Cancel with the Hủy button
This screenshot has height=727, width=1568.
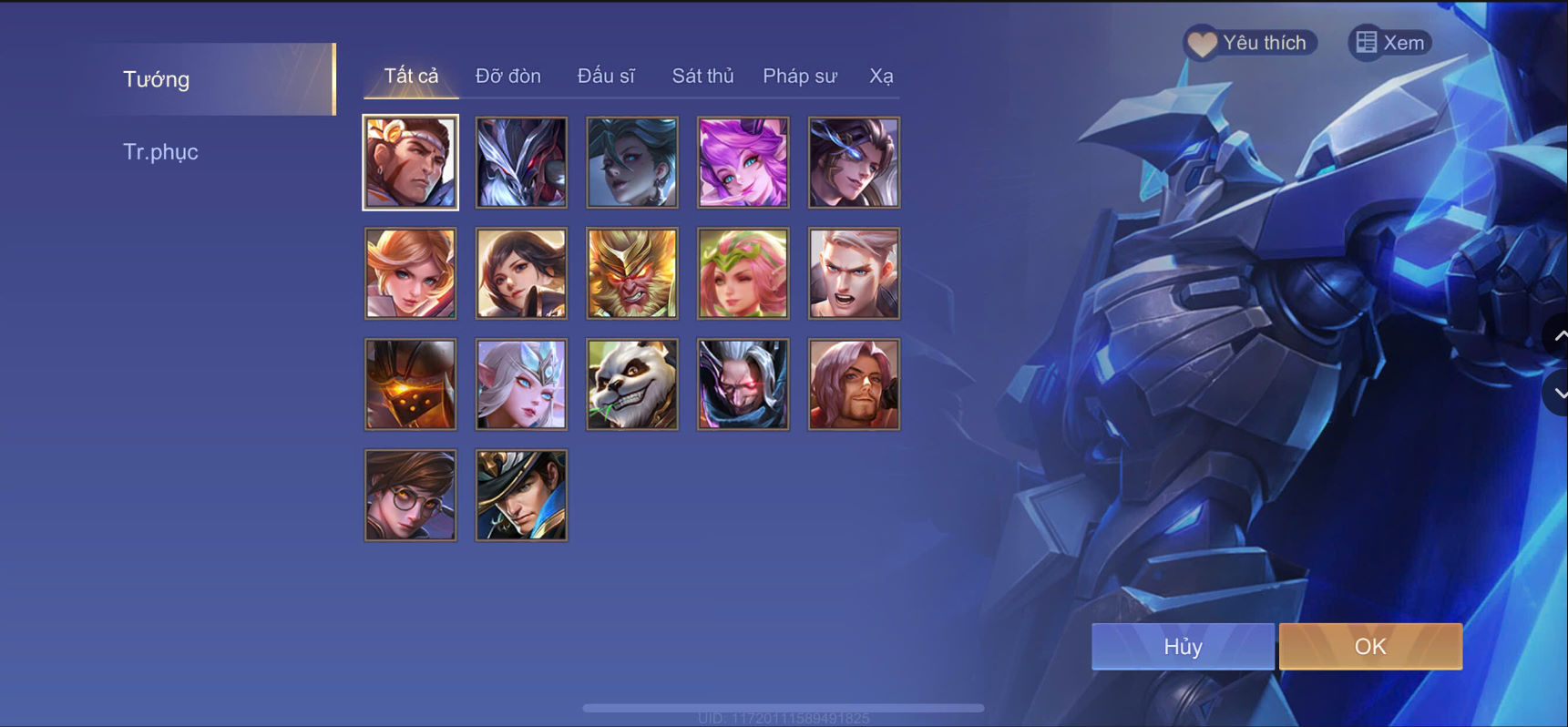point(1182,646)
